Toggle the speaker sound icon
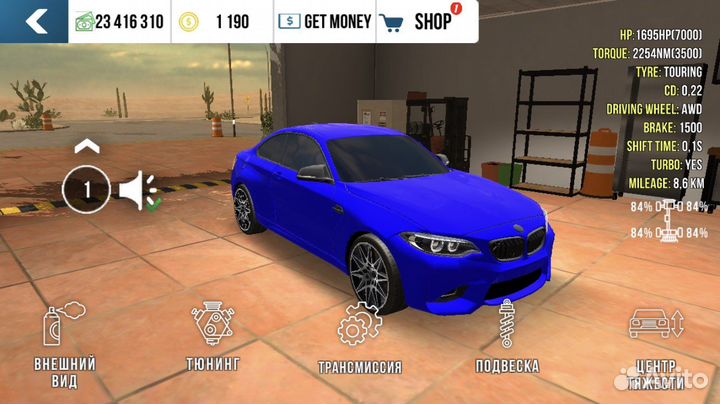This screenshot has height=404, width=720. pos(138,190)
